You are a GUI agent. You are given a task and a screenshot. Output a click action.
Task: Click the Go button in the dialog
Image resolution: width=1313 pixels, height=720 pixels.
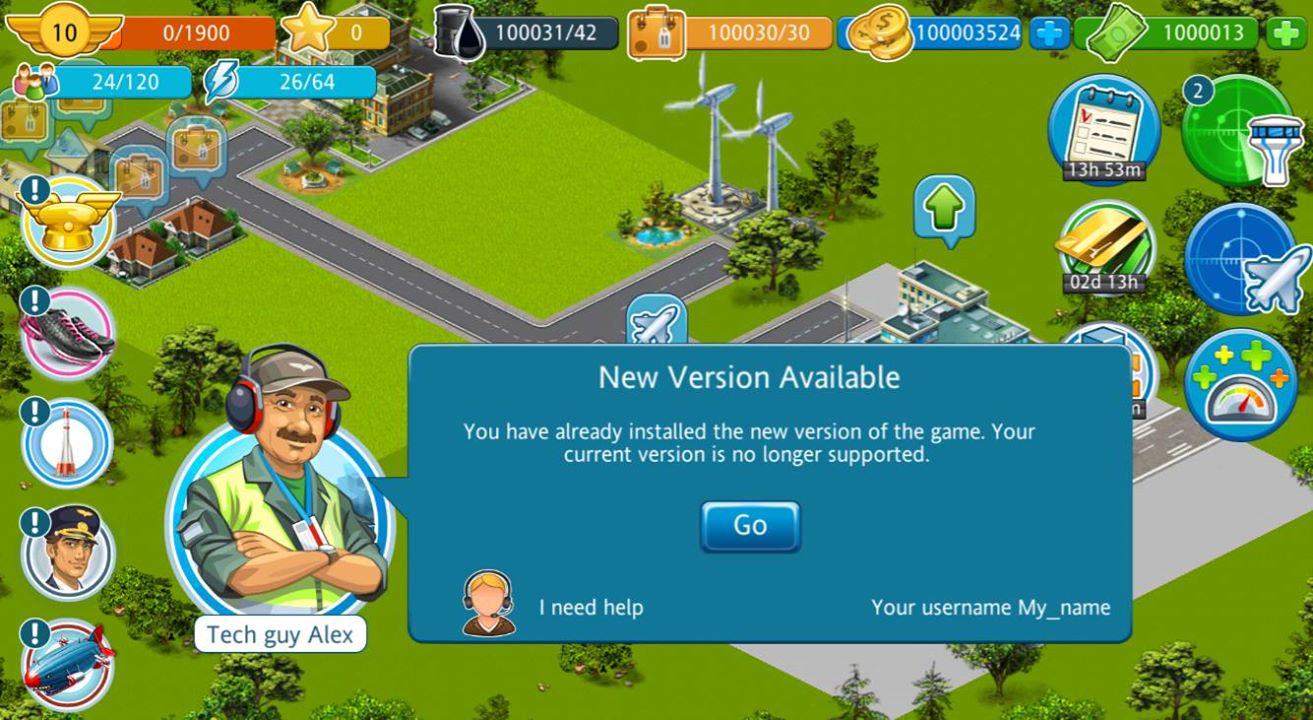click(750, 526)
